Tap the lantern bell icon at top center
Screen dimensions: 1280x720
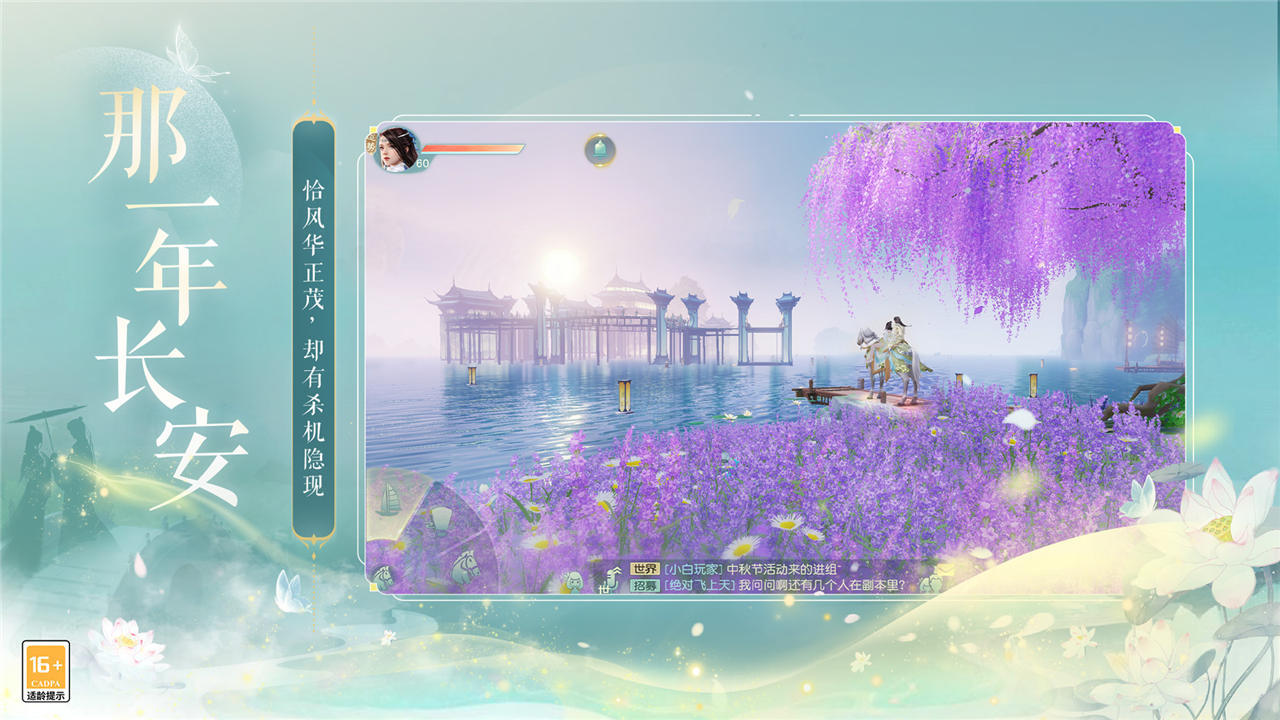(x=599, y=150)
